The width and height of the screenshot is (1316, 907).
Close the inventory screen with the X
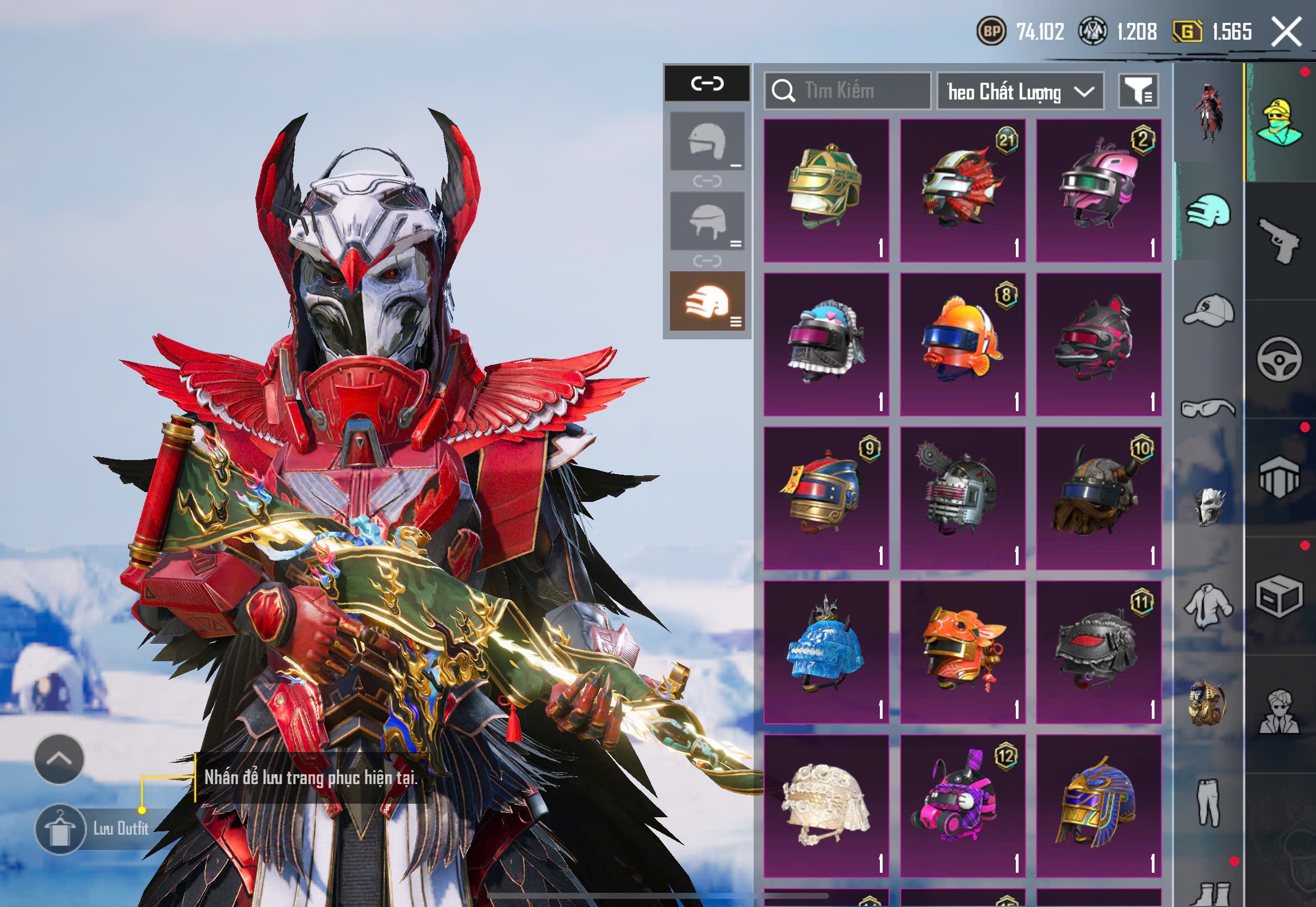point(1286,31)
